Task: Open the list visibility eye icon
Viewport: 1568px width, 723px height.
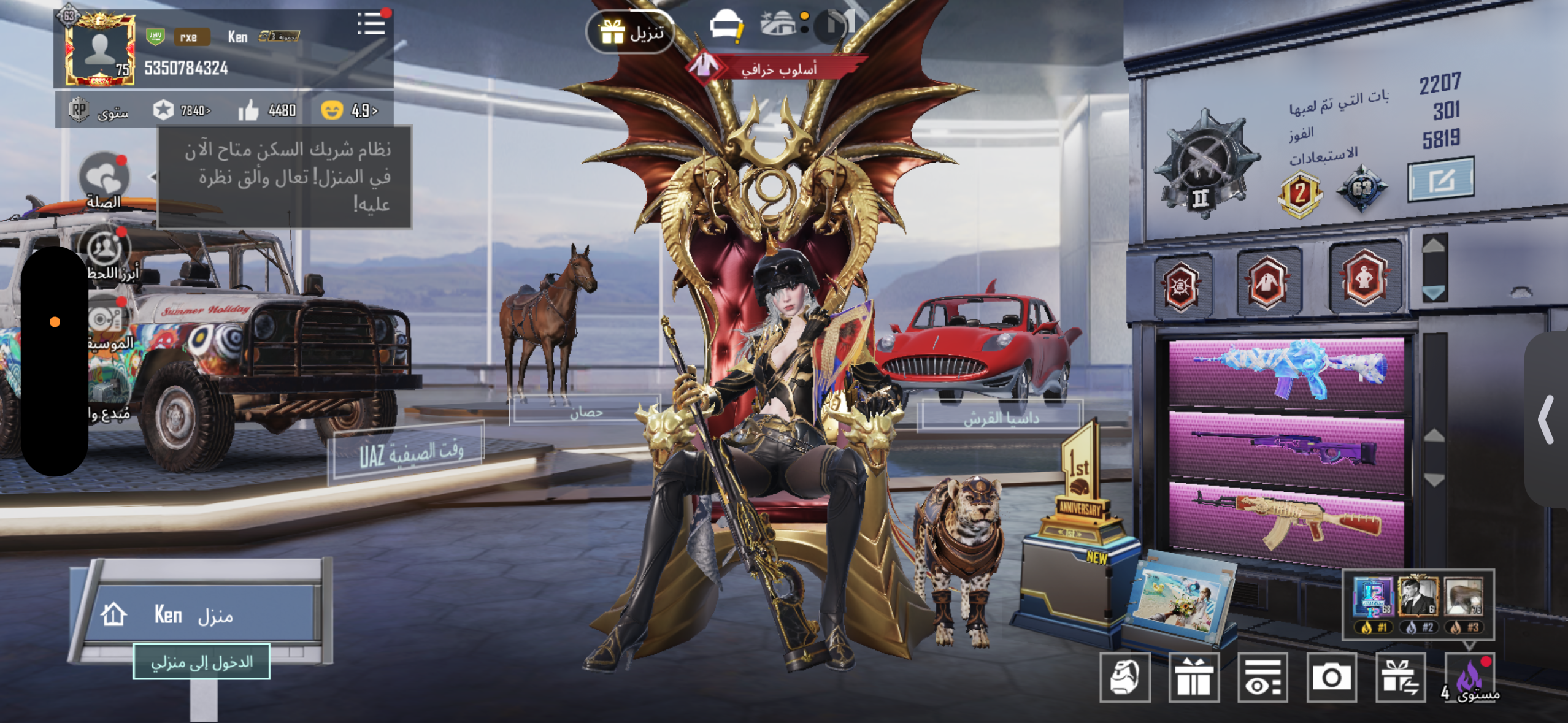Action: pyautogui.click(x=1262, y=677)
